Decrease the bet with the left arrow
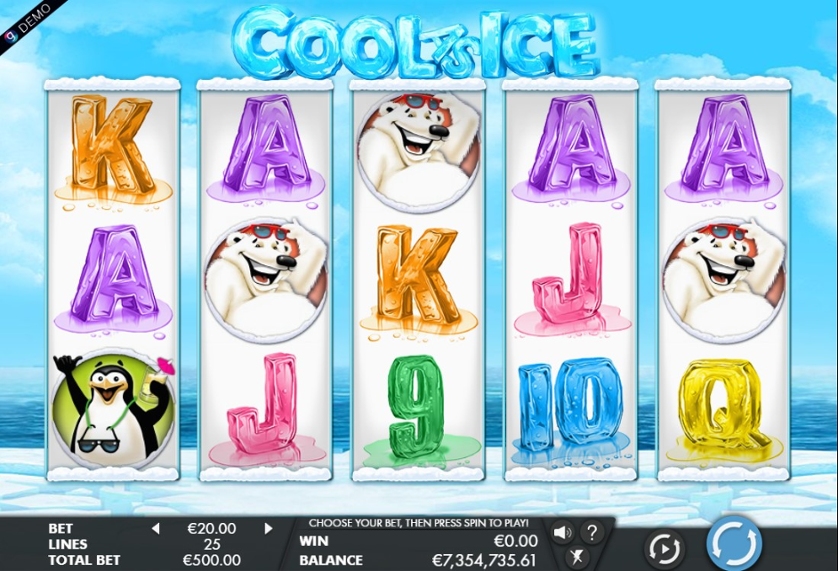838x571 pixels. point(155,528)
